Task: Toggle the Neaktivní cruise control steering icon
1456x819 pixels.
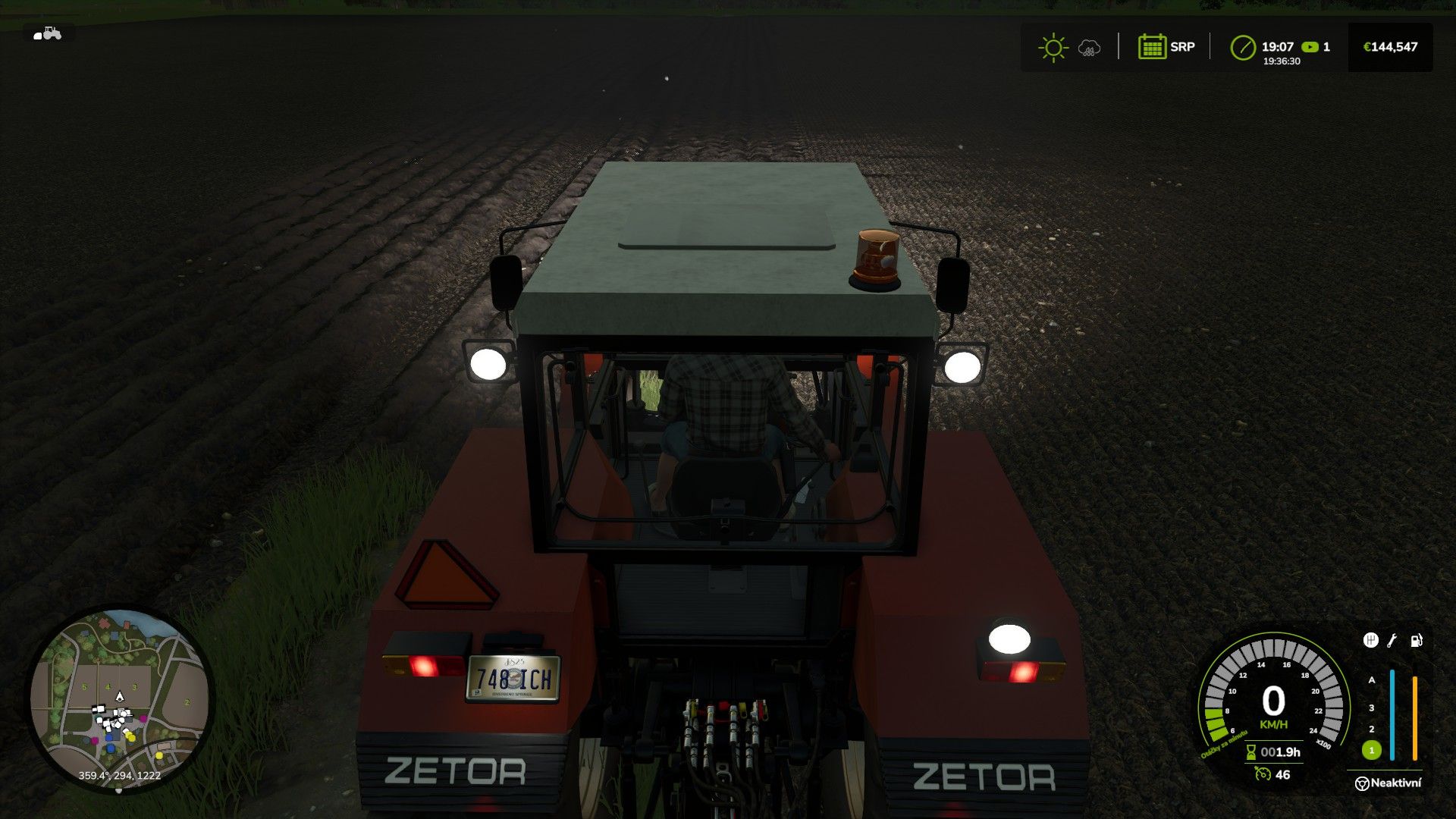Action: pos(1363,783)
